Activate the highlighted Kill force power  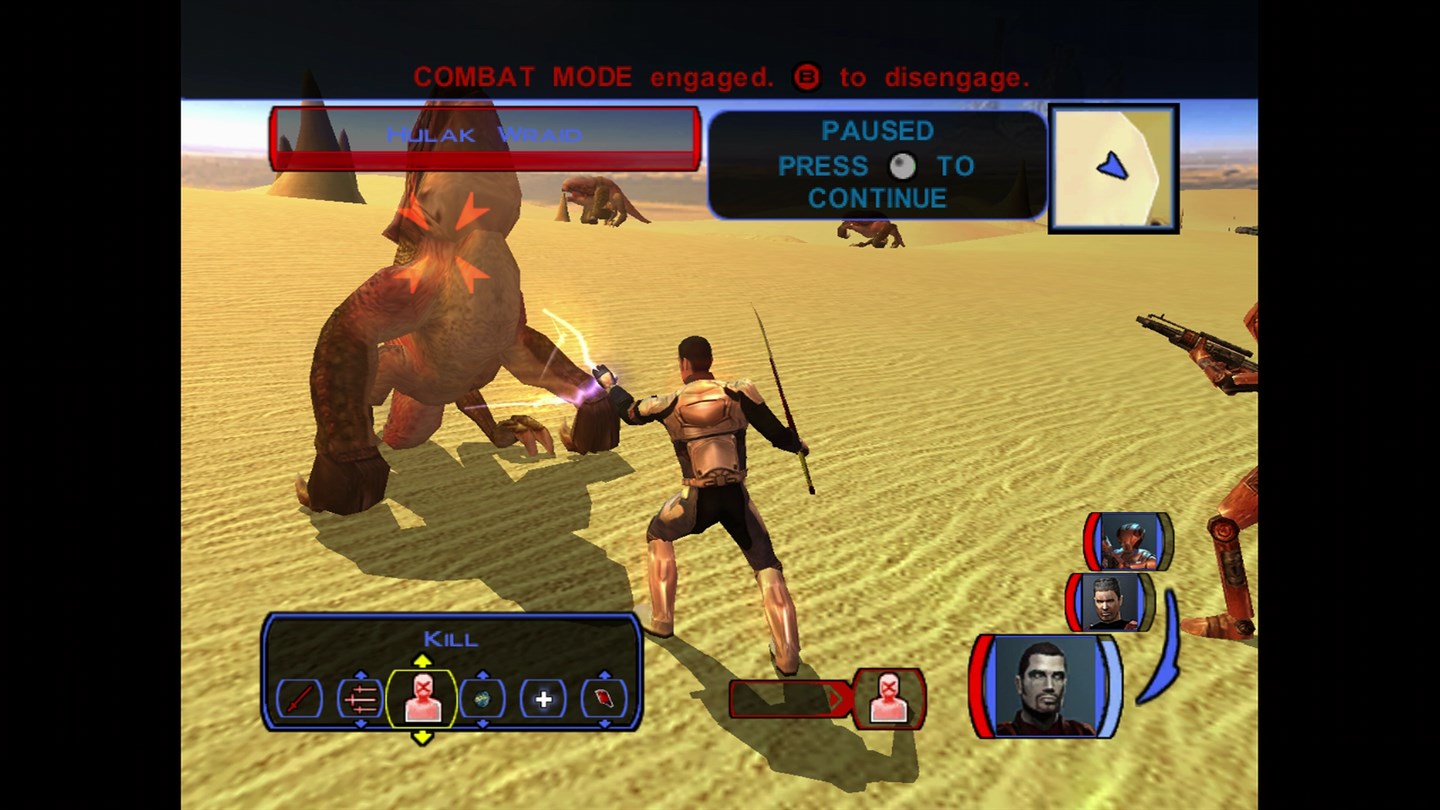point(422,697)
